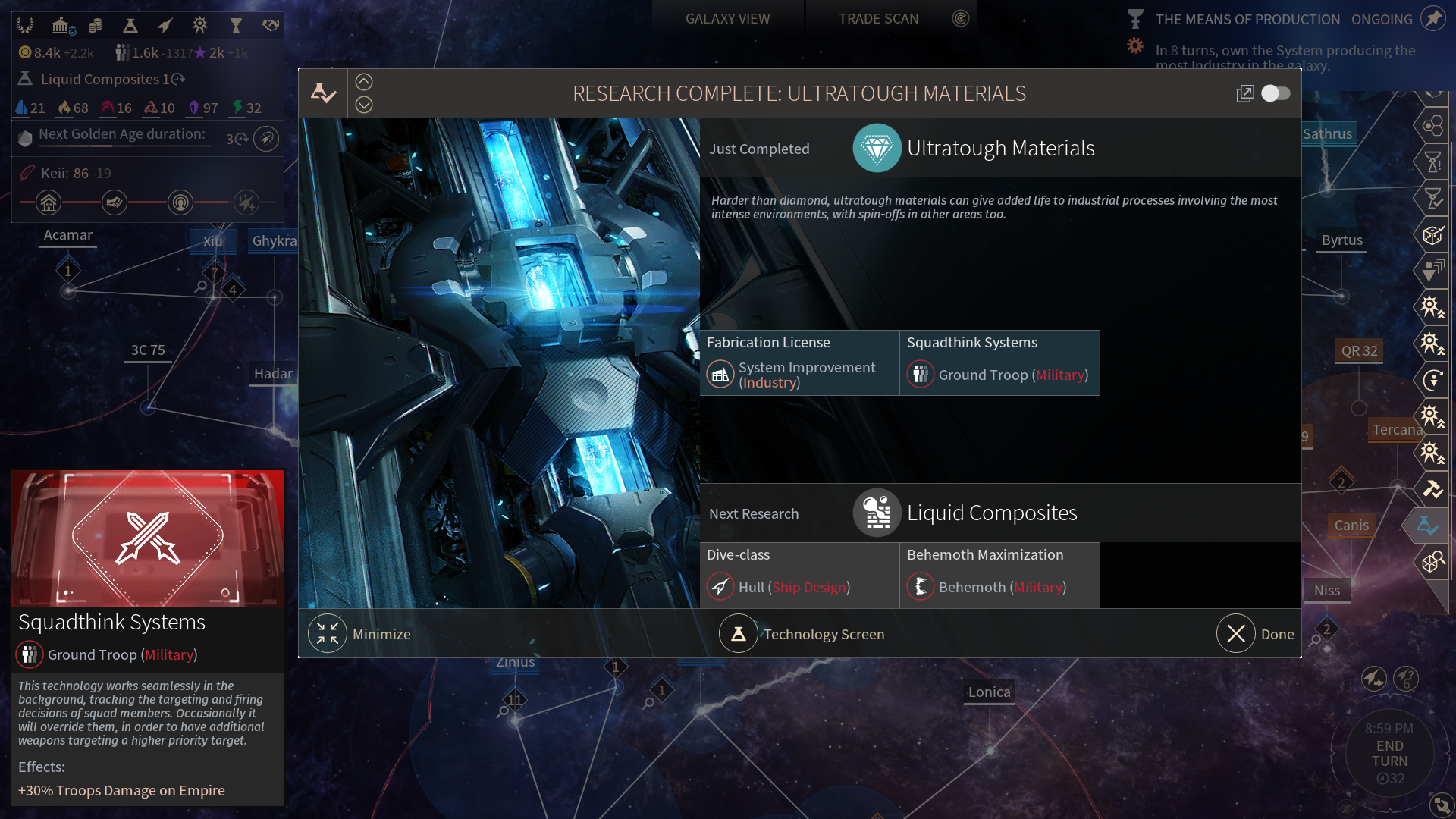Select the Fabrication License unlock
The height and width of the screenshot is (819, 1456).
click(799, 363)
